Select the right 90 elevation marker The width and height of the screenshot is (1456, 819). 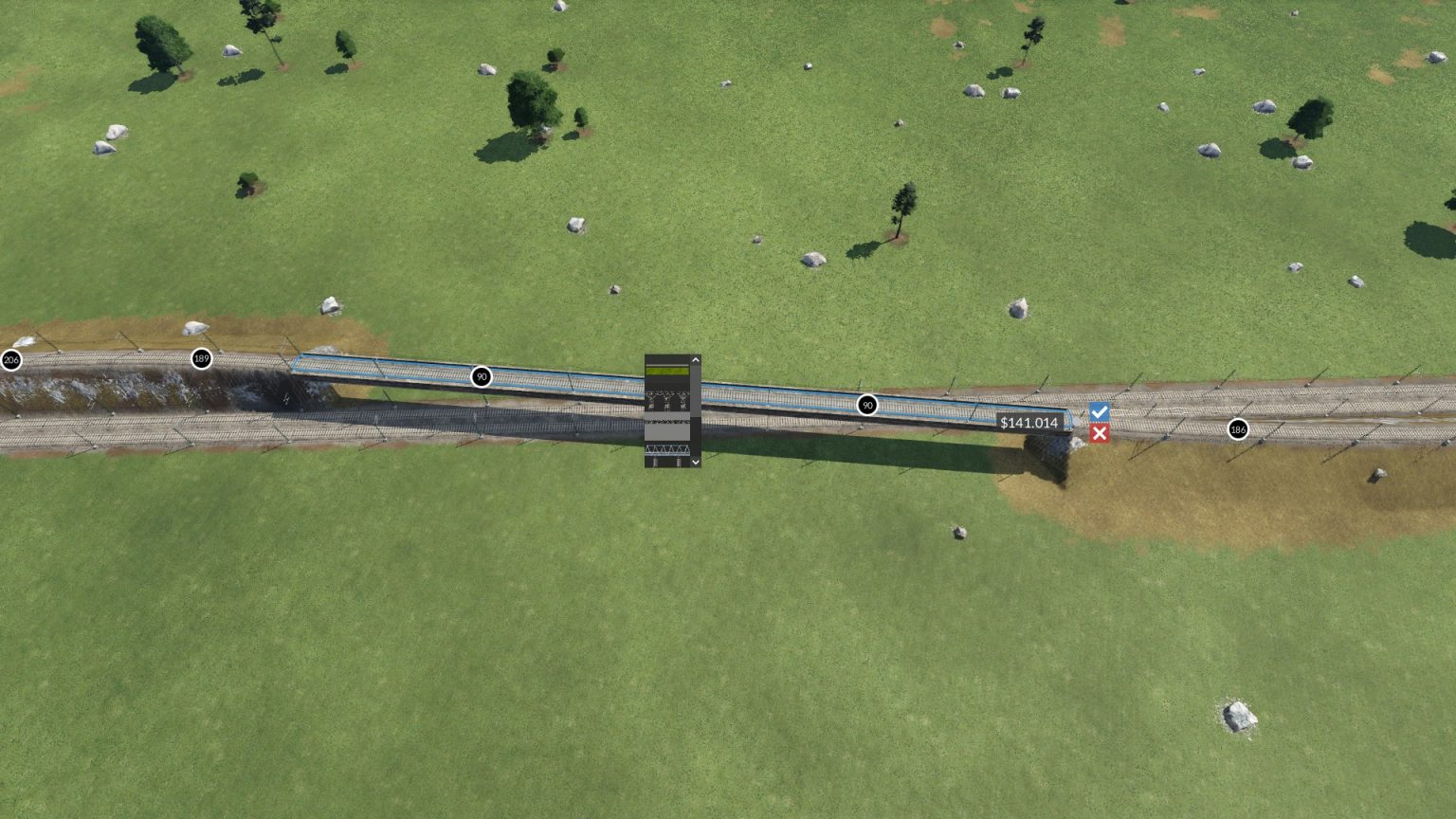(868, 405)
